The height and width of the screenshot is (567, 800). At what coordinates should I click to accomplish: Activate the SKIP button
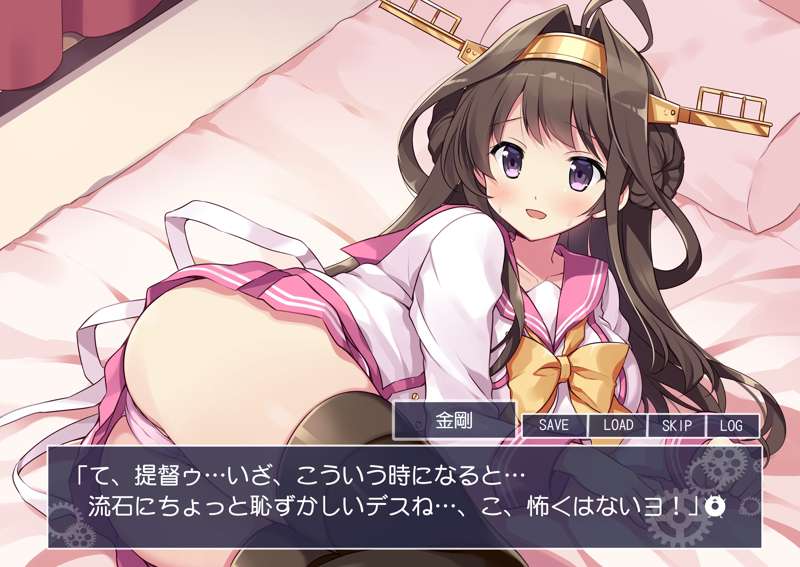tap(677, 425)
